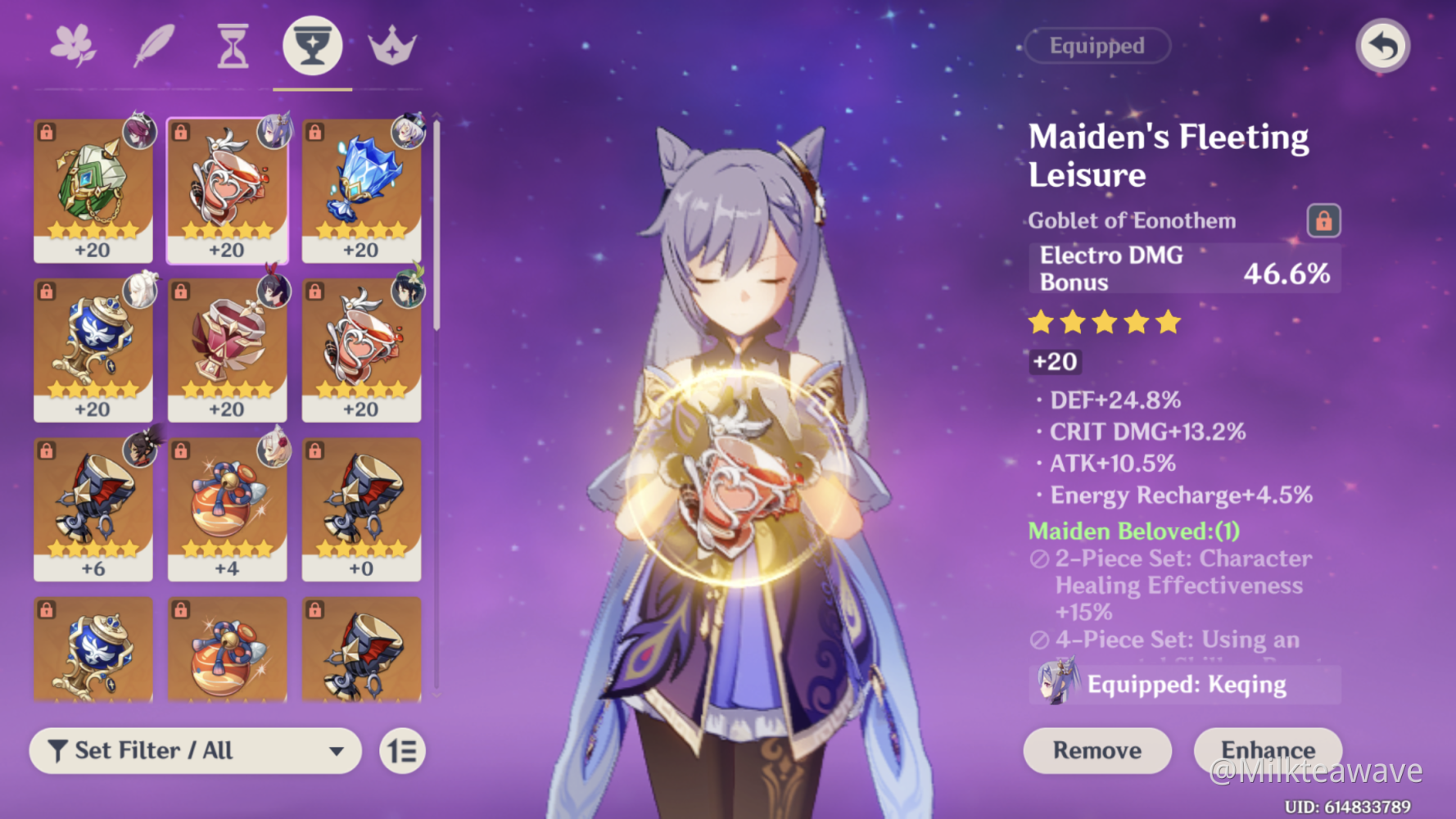The height and width of the screenshot is (819, 1456).
Task: Select the +0 drum artifact thumbnail
Action: pos(361,508)
